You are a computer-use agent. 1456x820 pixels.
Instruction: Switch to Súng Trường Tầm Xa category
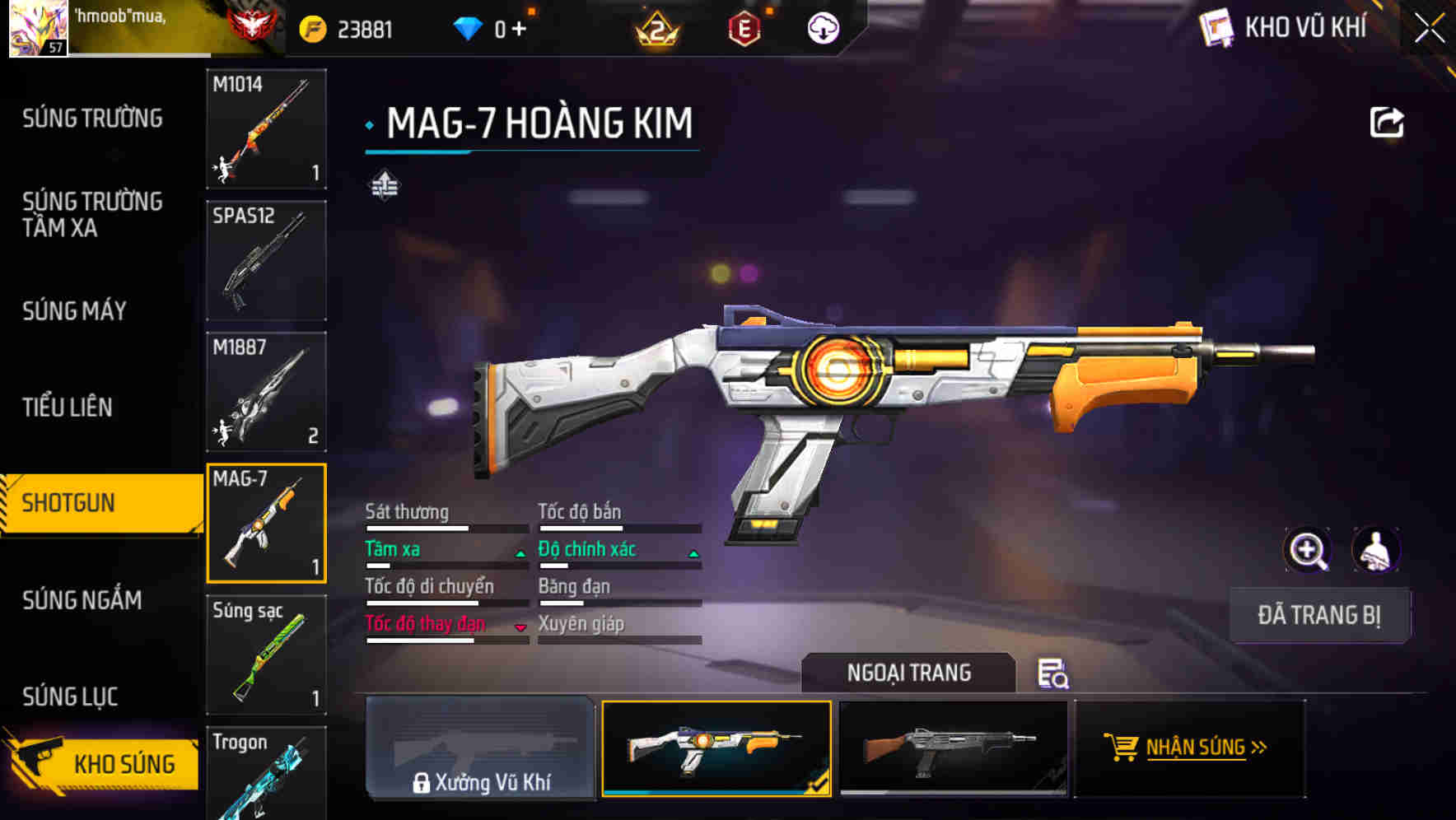[92, 214]
